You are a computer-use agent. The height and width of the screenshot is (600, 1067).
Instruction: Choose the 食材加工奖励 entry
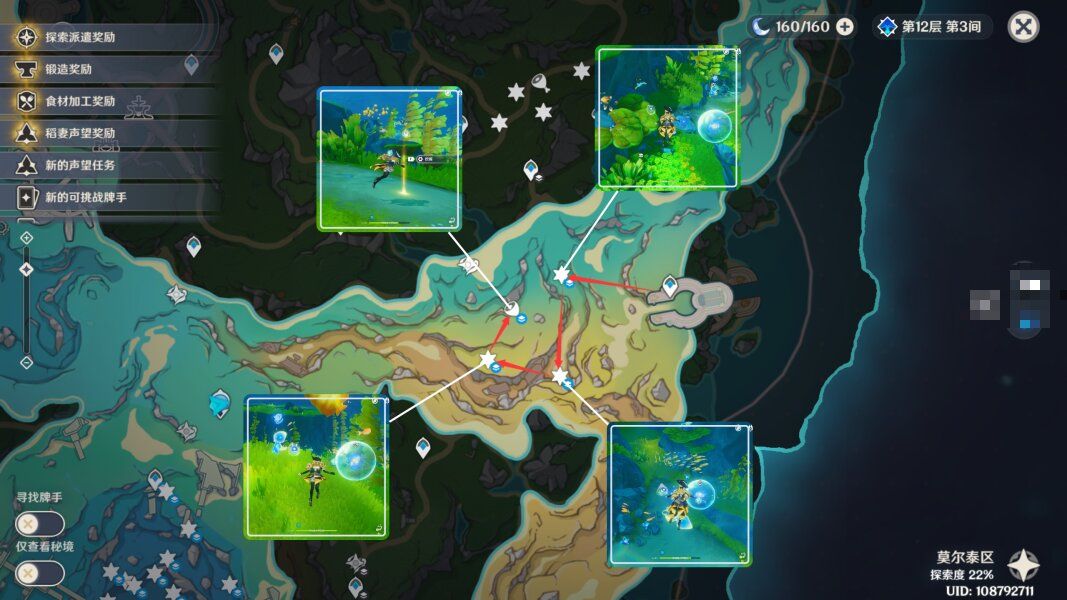pyautogui.click(x=80, y=101)
